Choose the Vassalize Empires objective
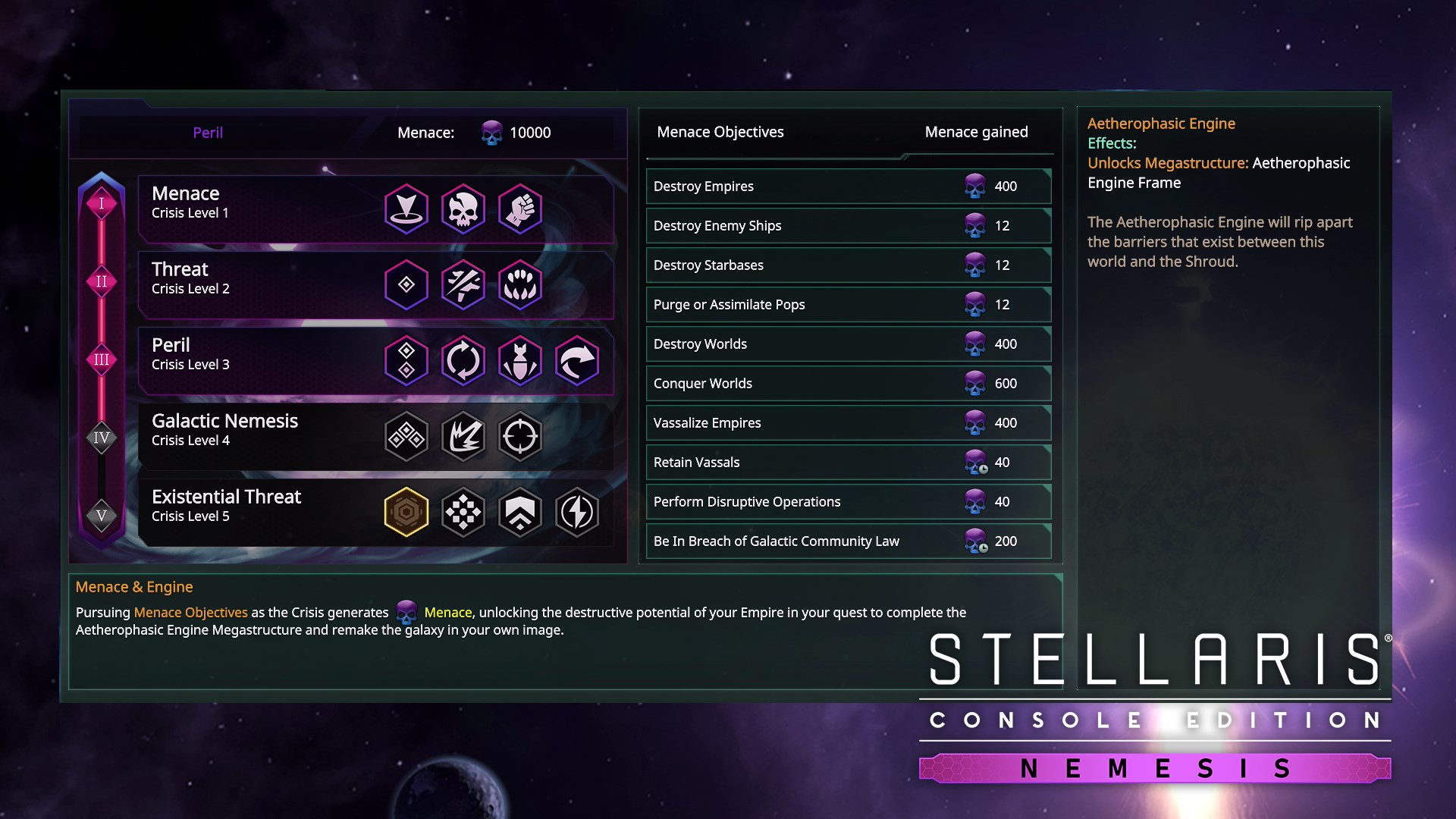 click(848, 423)
